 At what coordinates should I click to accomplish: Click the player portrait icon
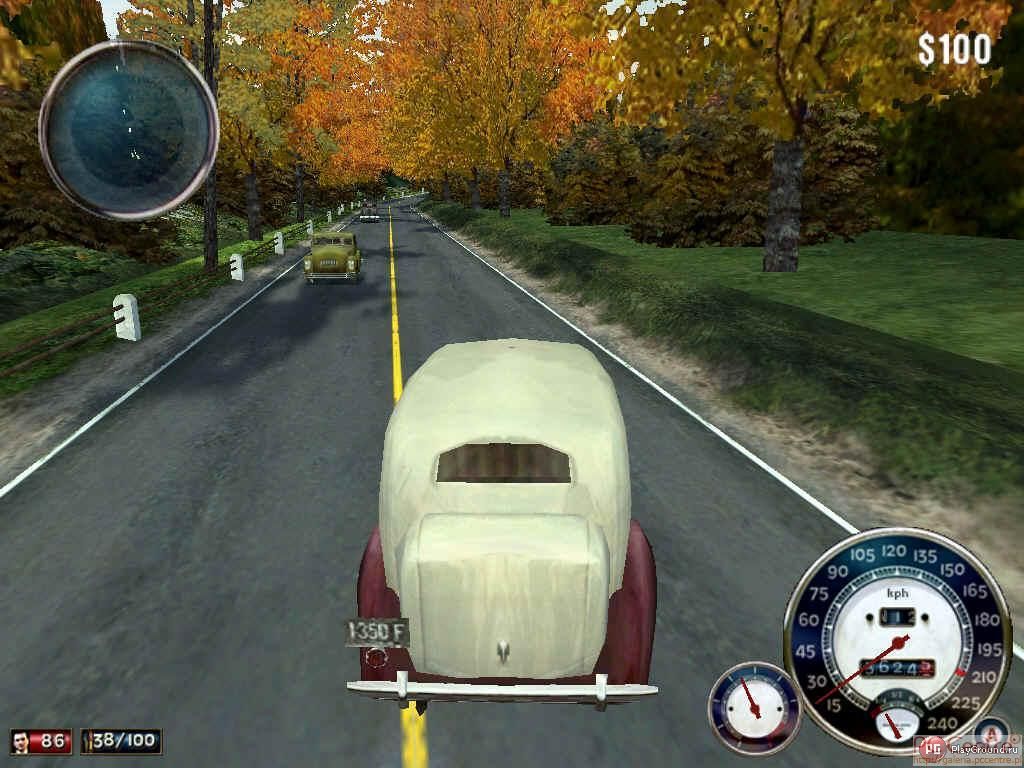(x=21, y=741)
